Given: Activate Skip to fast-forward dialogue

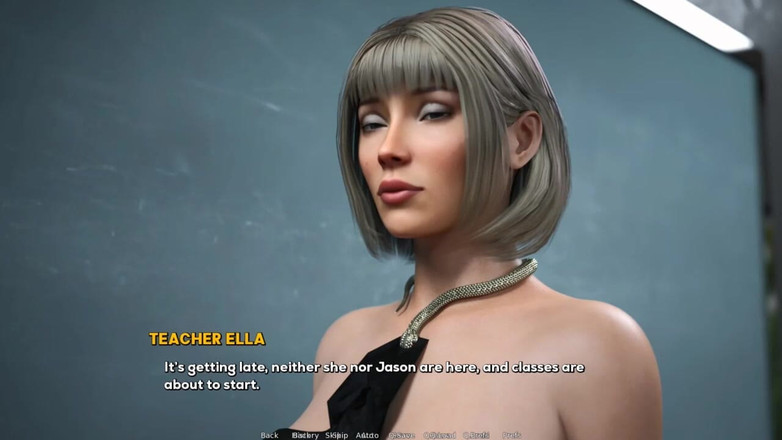Looking at the screenshot, I should [x=336, y=435].
